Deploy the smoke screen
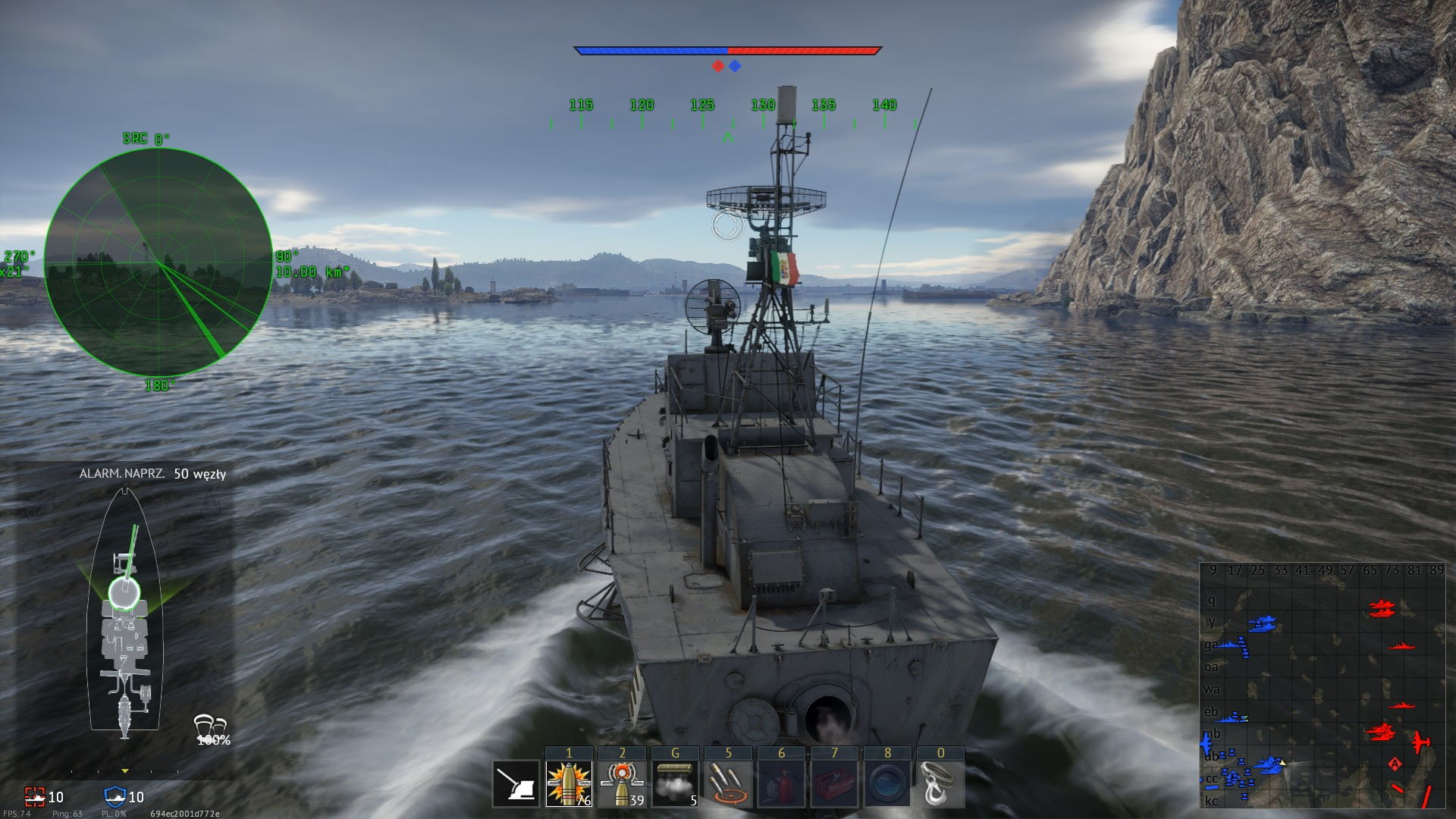The height and width of the screenshot is (819, 1456). [x=675, y=784]
